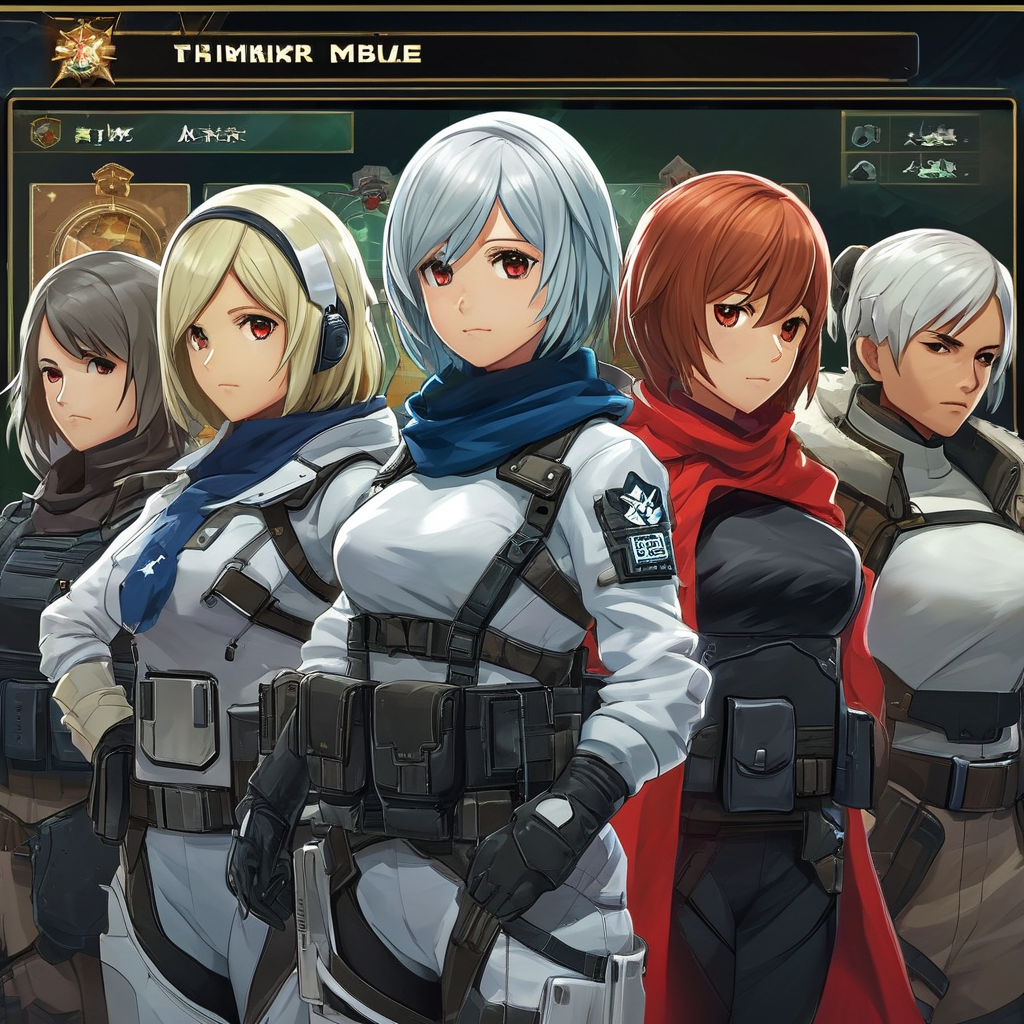
Task: Choose the lower equipment row on right
Action: tap(912, 168)
